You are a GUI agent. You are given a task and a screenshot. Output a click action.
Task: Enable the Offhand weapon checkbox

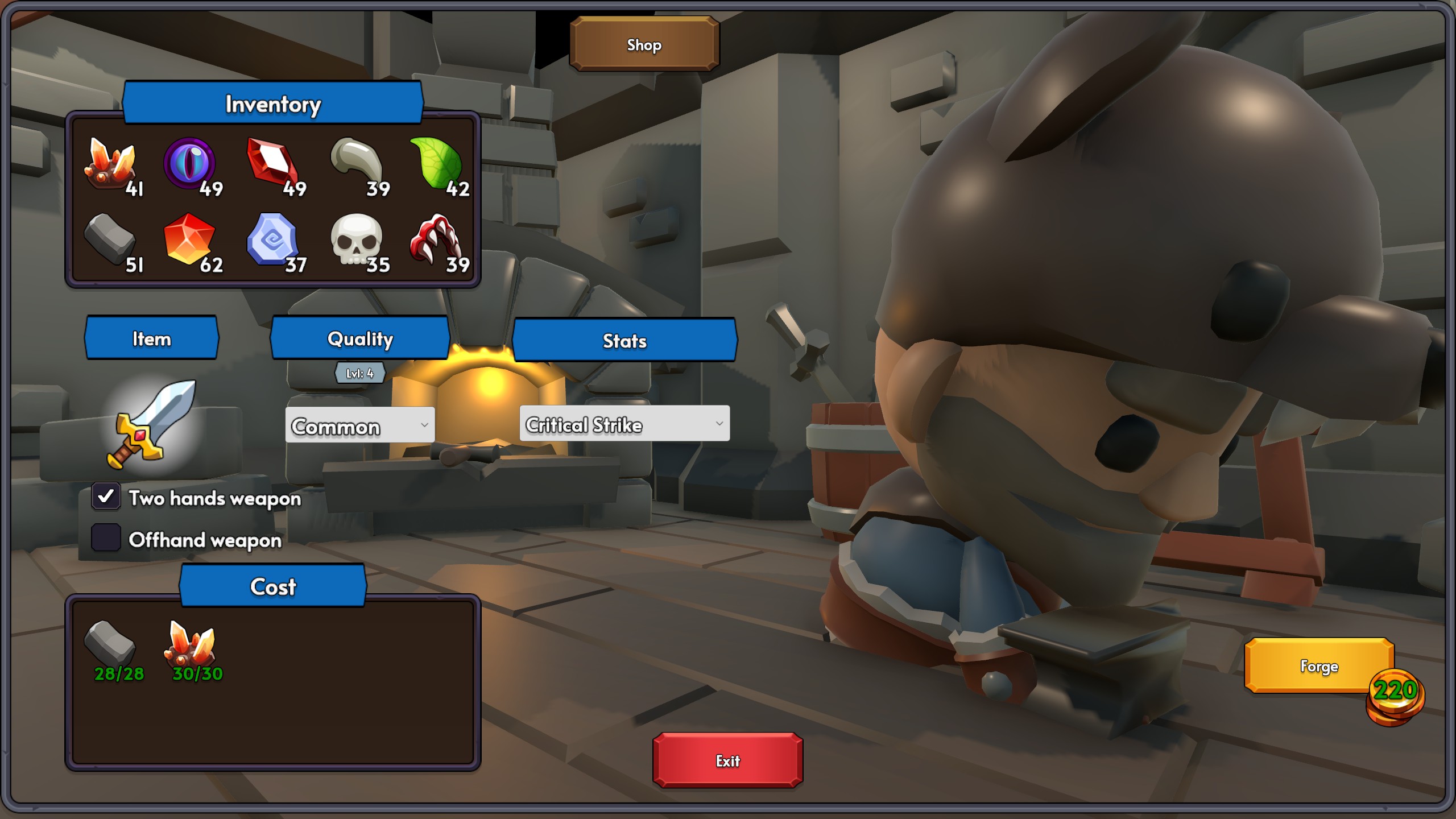106,538
